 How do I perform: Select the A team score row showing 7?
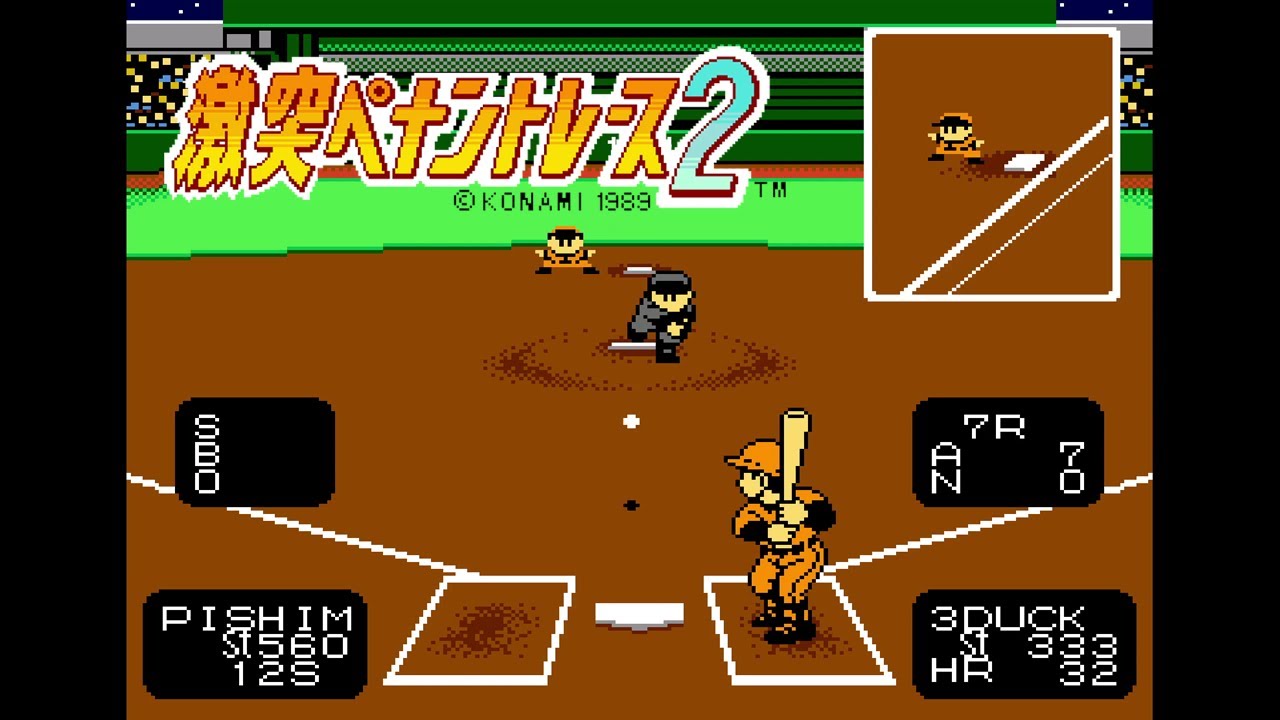1010,455
